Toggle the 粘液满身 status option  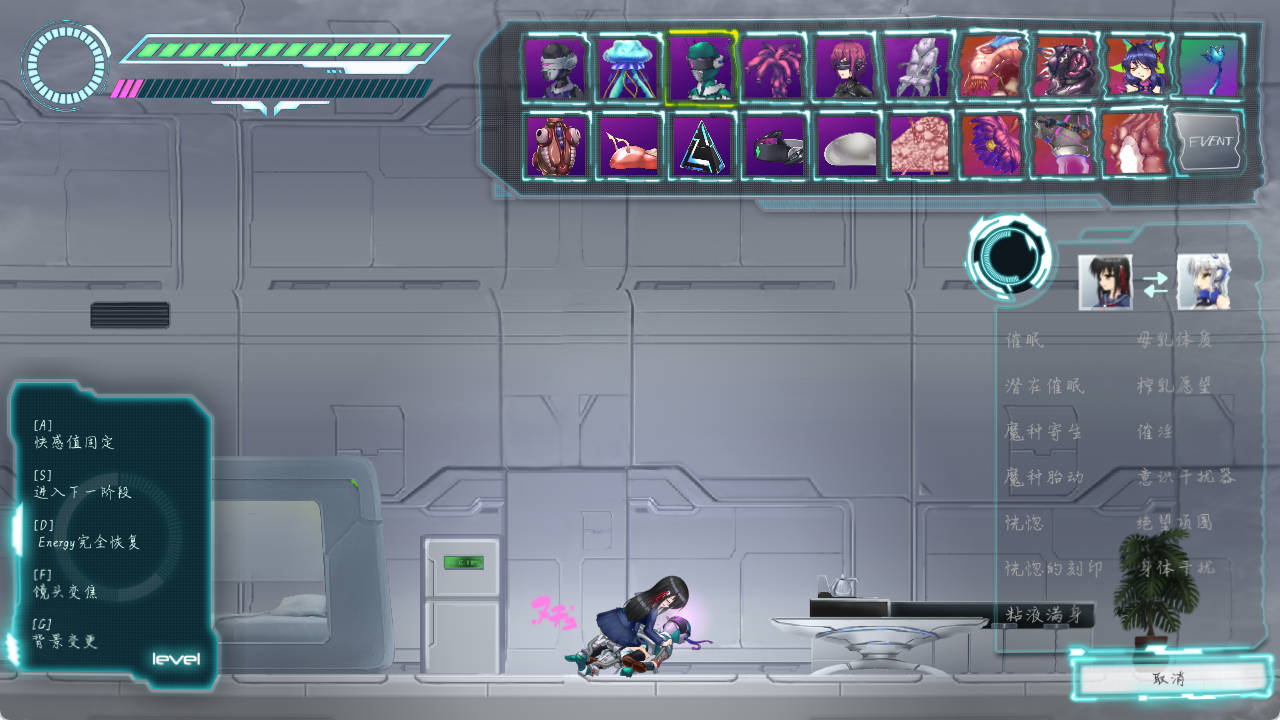pyautogui.click(x=1044, y=614)
